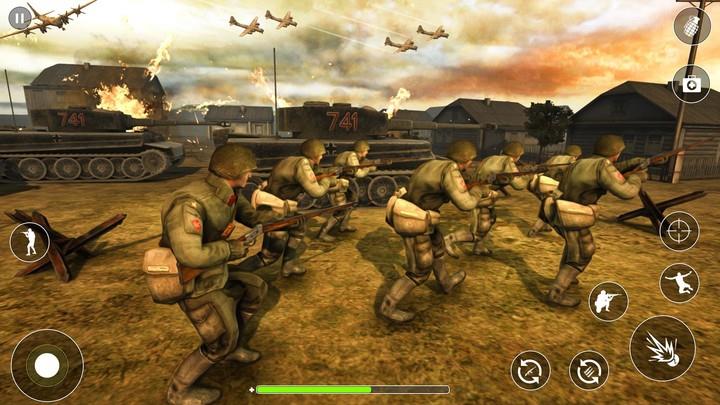Tap the rifle swap button with circular arrows

530,370
